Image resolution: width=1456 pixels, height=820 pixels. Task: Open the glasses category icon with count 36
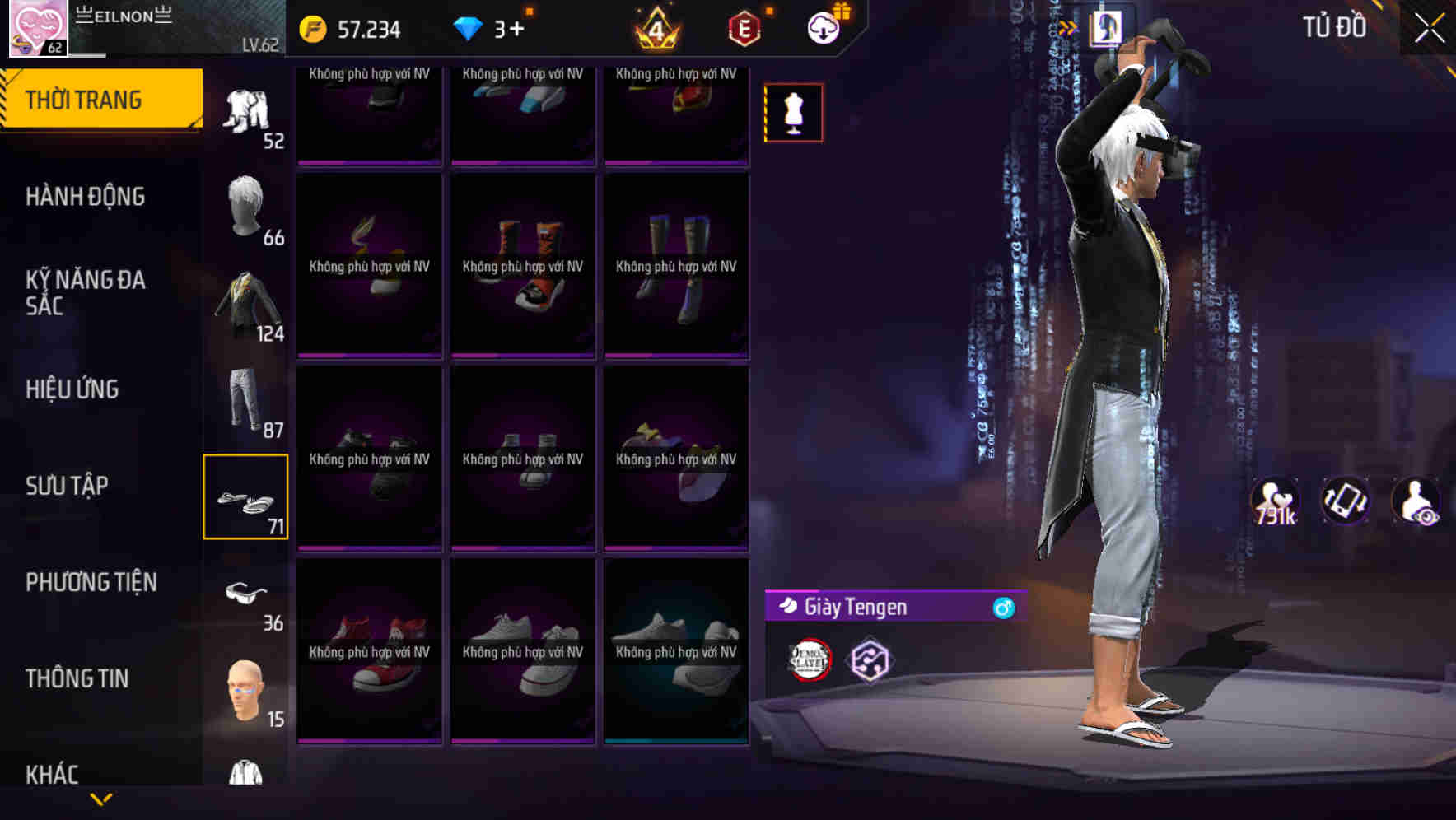click(246, 594)
